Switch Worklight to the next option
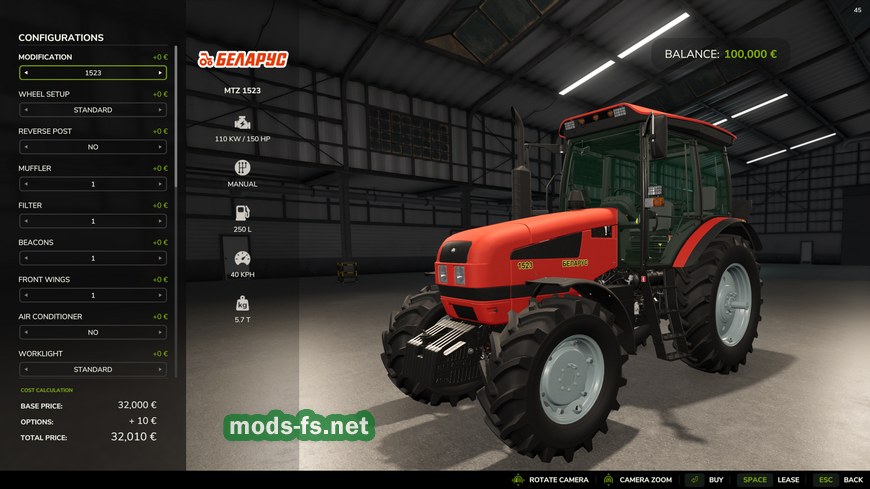The width and height of the screenshot is (870, 489). (159, 369)
